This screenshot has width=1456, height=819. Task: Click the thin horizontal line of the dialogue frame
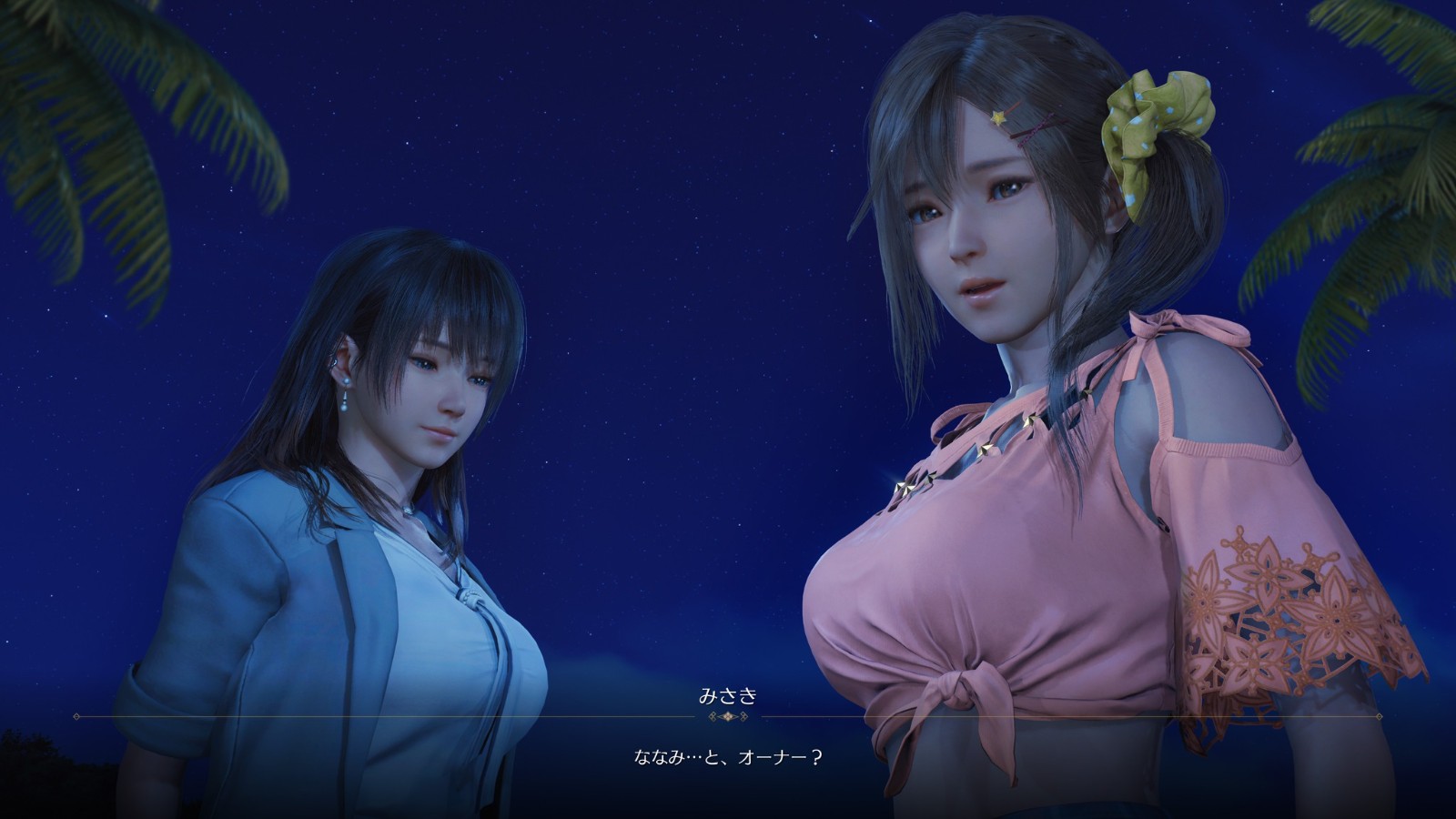pyautogui.click(x=364, y=718)
